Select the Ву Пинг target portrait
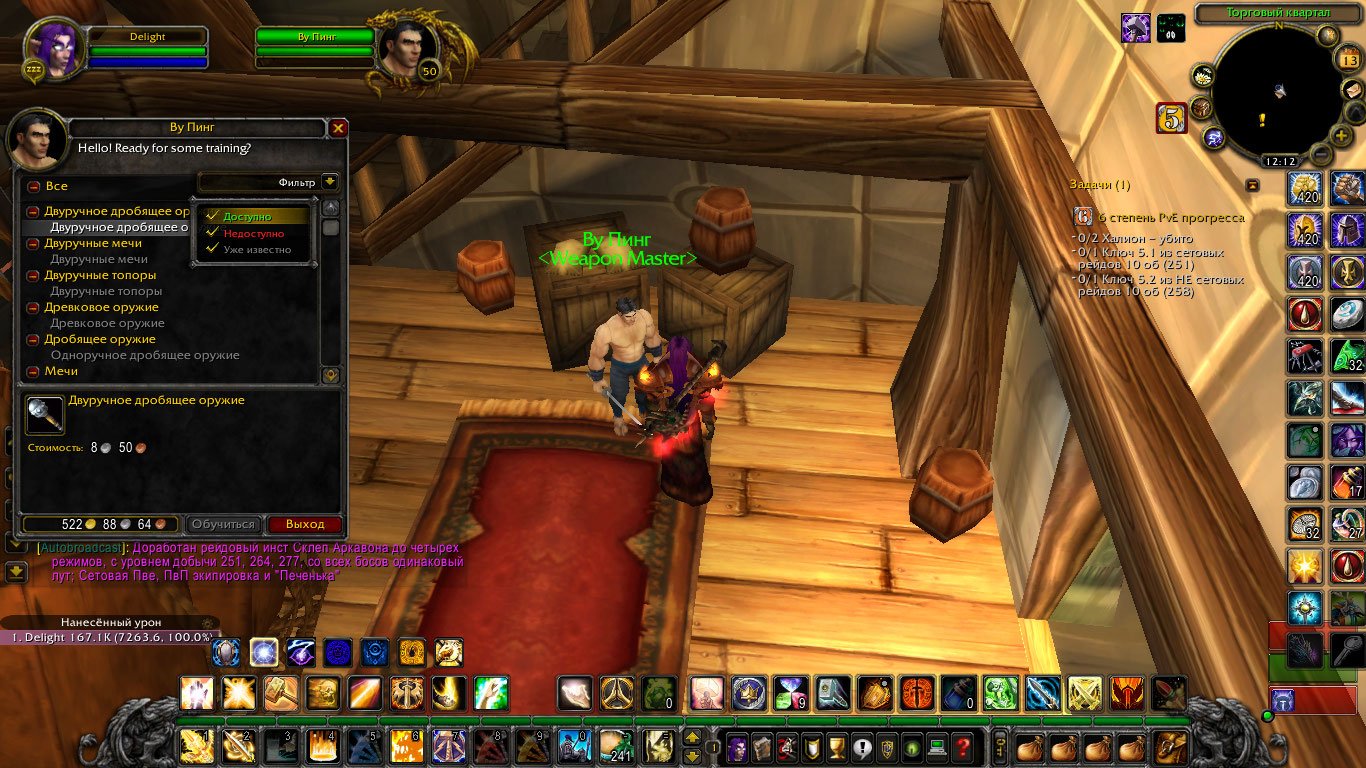This screenshot has height=768, width=1366. [x=407, y=48]
